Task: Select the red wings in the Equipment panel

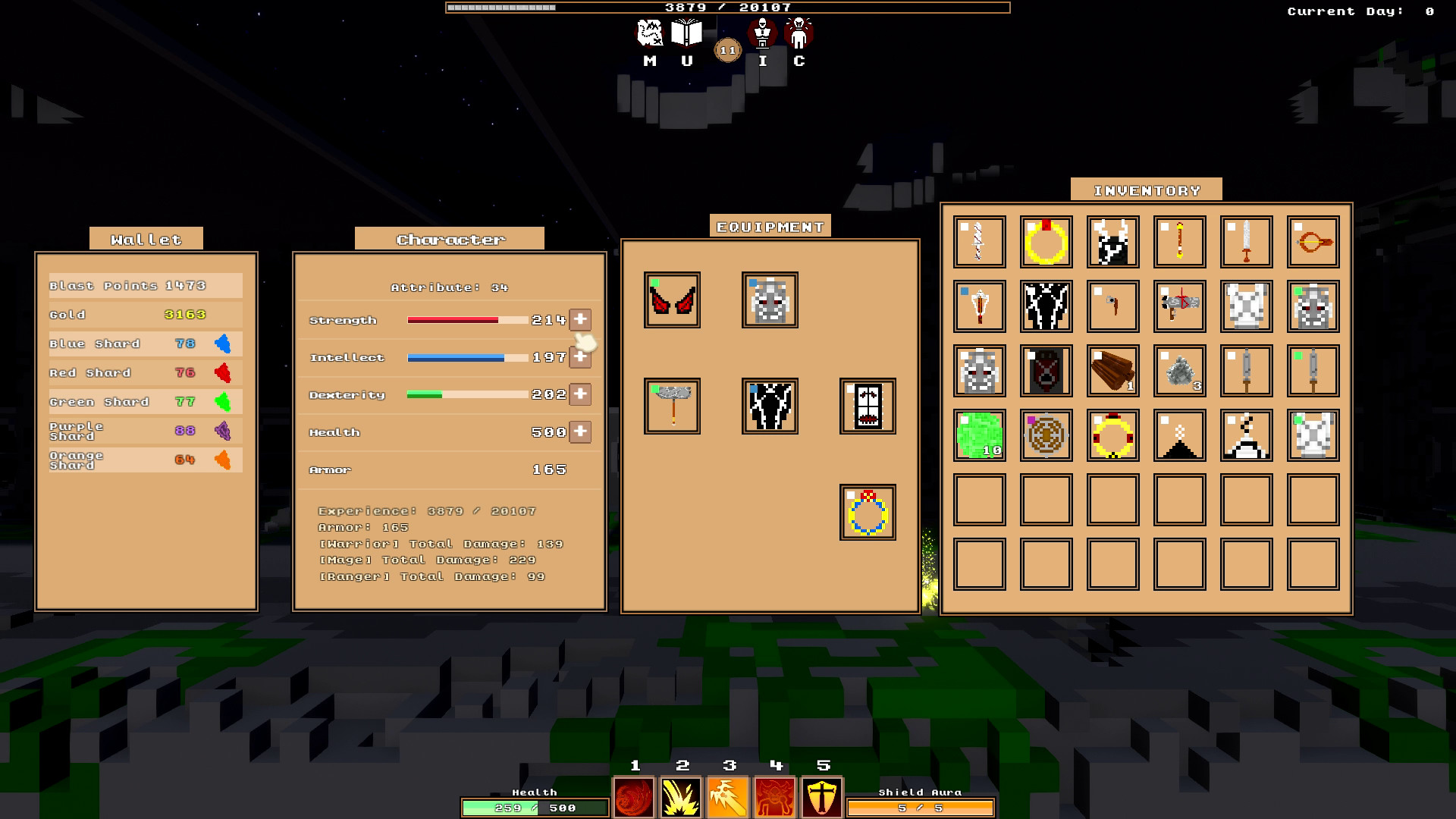Action: [670, 300]
